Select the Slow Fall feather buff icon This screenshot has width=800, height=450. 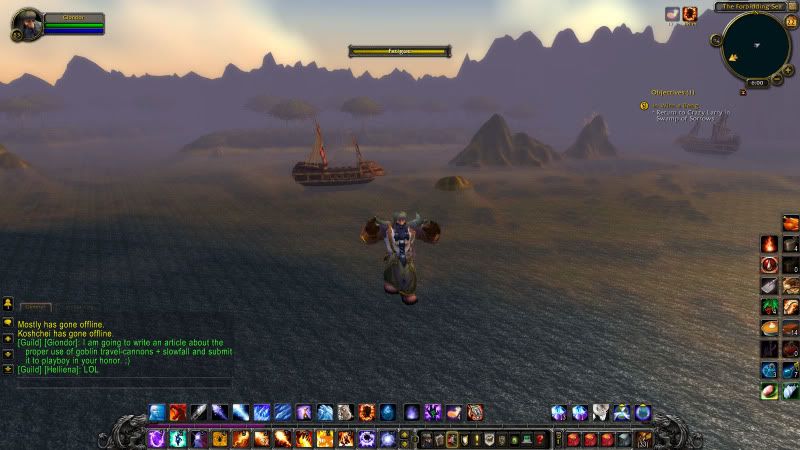coord(673,14)
